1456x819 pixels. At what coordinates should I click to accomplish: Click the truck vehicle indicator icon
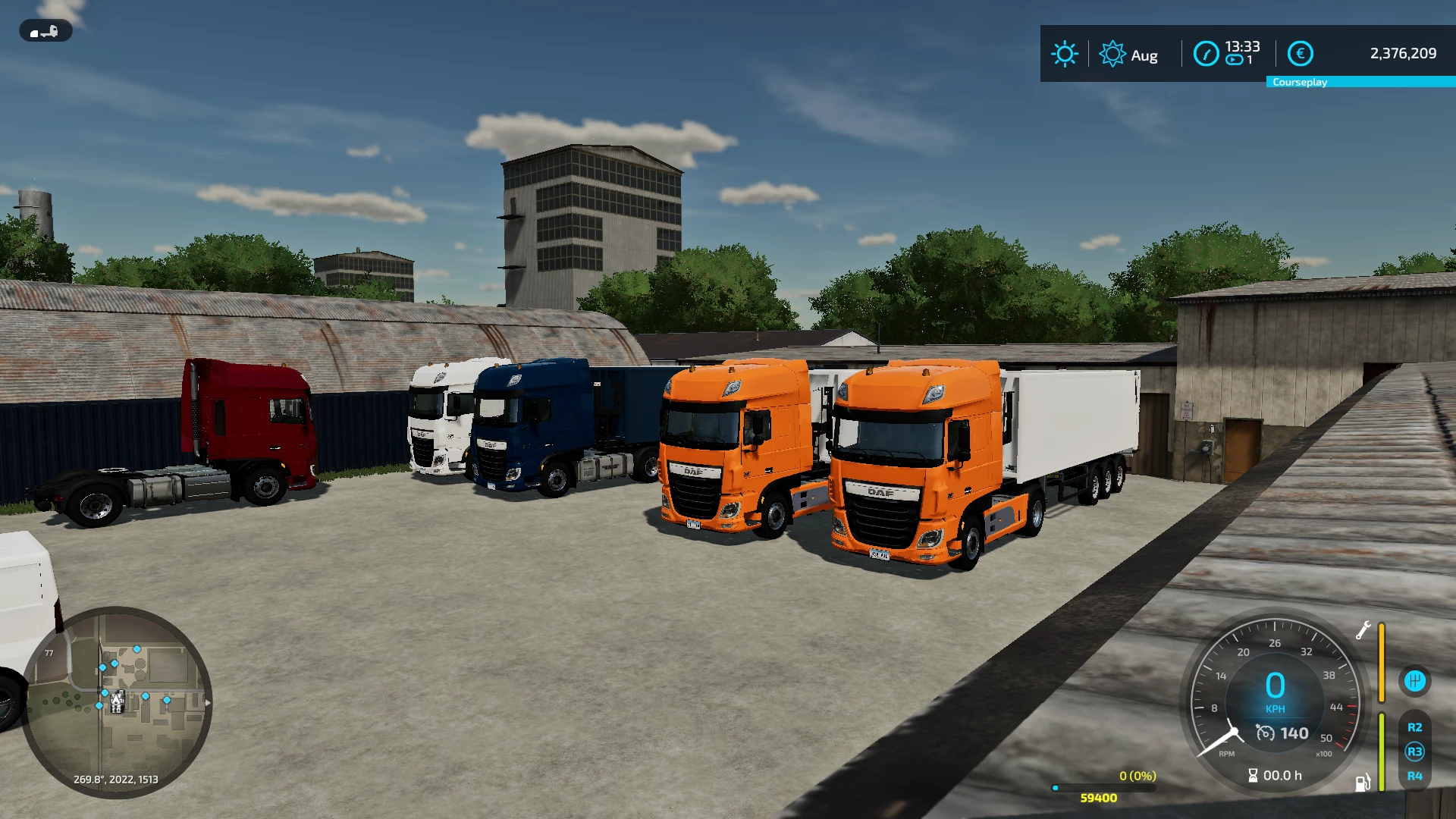pos(45,30)
